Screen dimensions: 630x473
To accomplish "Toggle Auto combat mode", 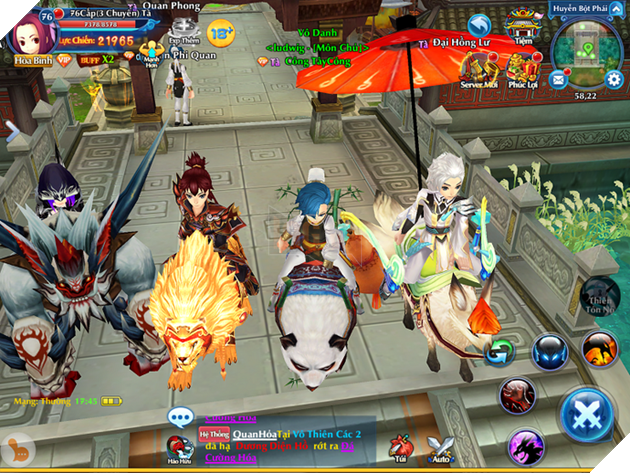I will point(440,449).
